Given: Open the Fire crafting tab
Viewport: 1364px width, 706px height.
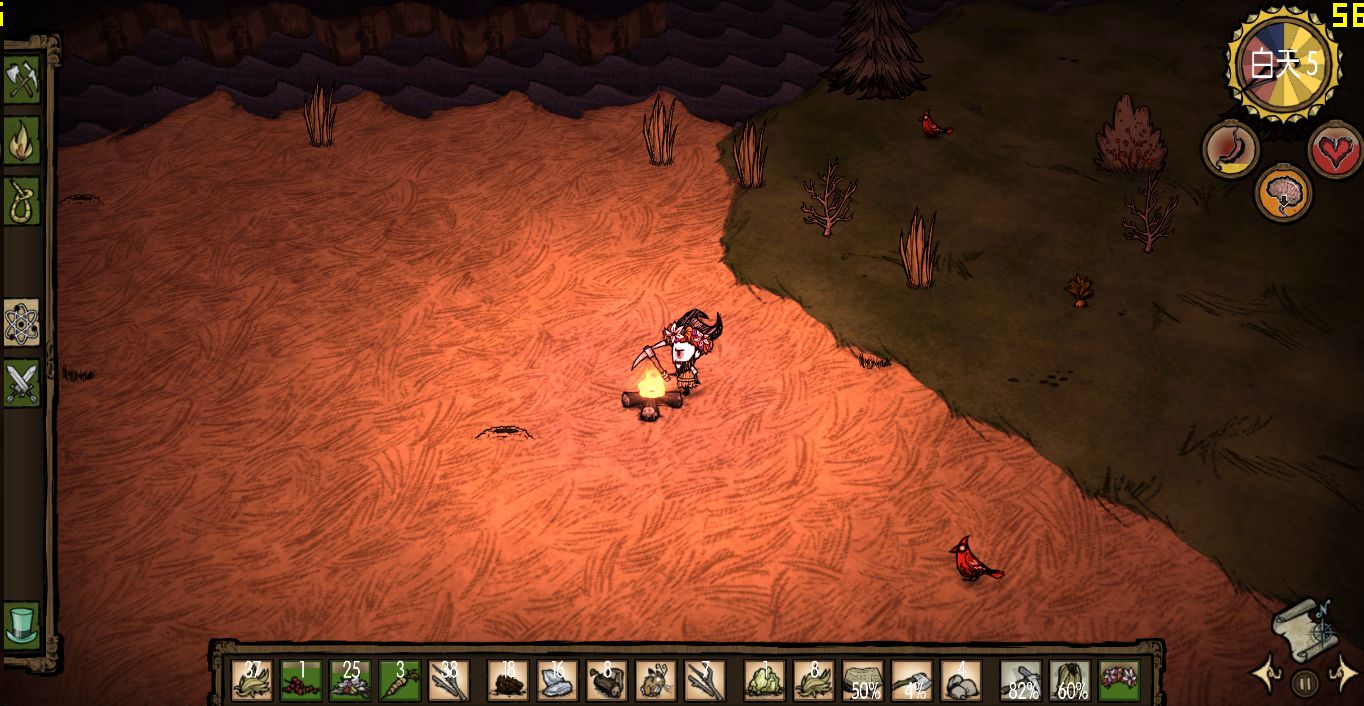Looking at the screenshot, I should point(22,141).
